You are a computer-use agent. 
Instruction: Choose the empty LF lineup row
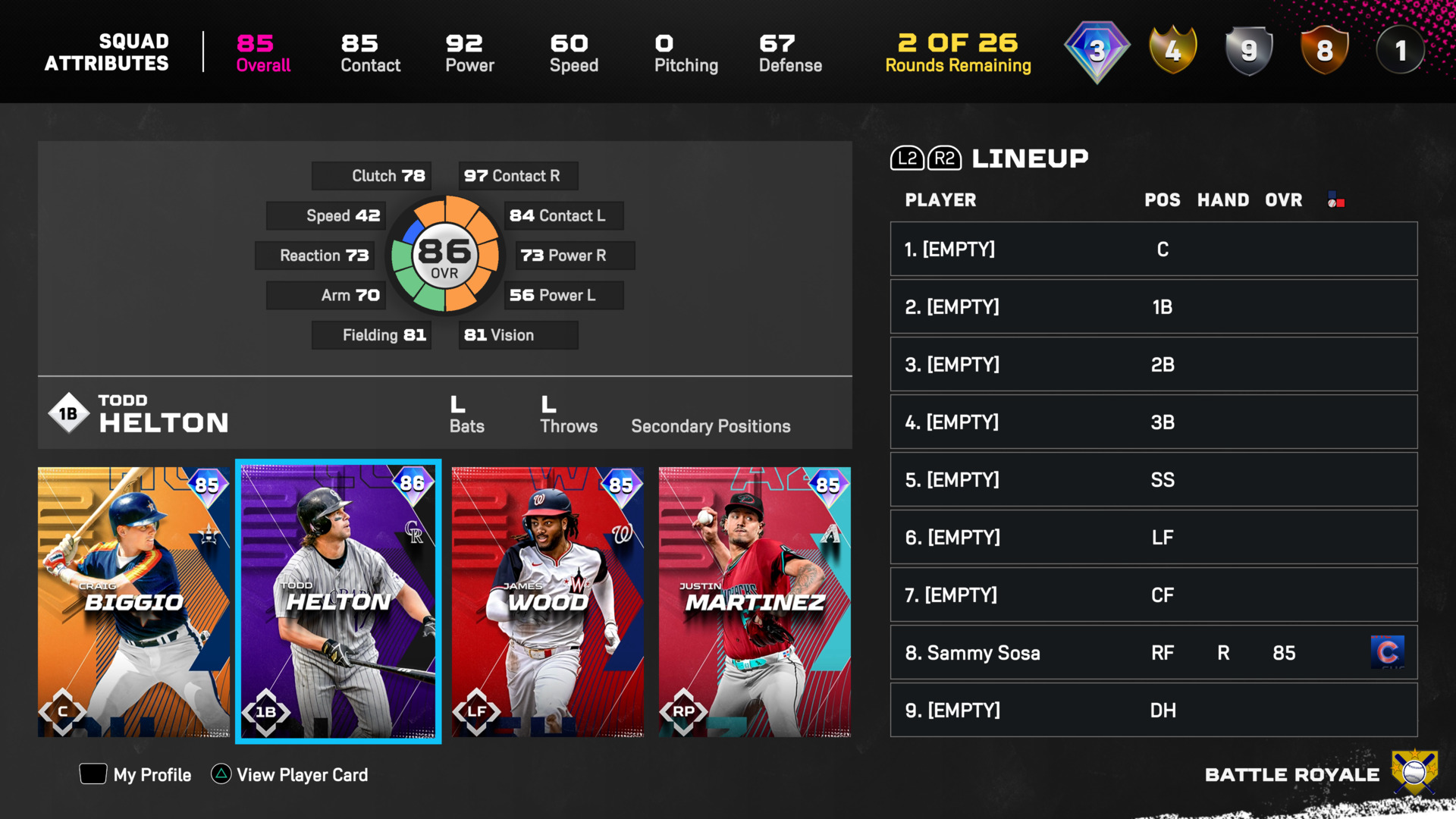[1153, 537]
